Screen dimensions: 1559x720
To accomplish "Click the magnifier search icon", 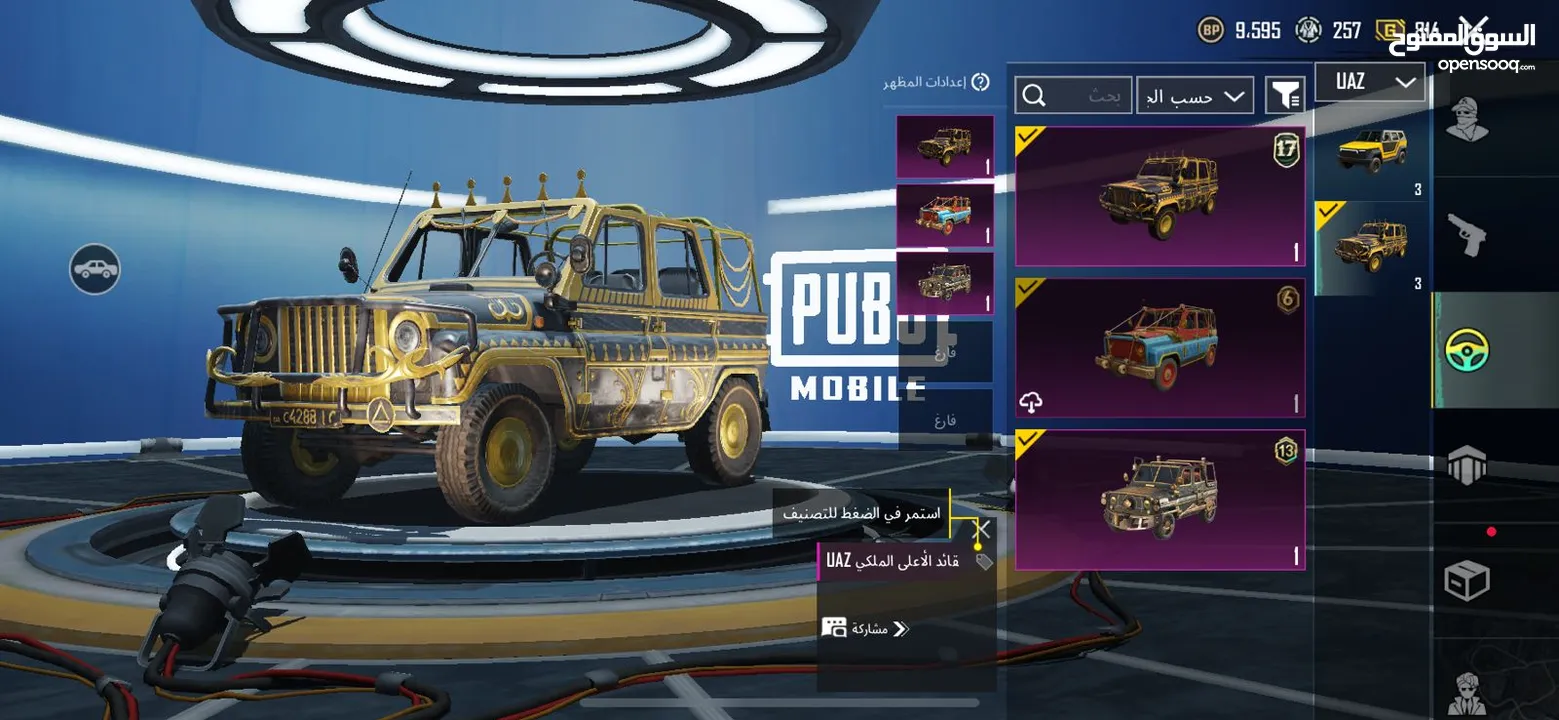I will (1034, 94).
